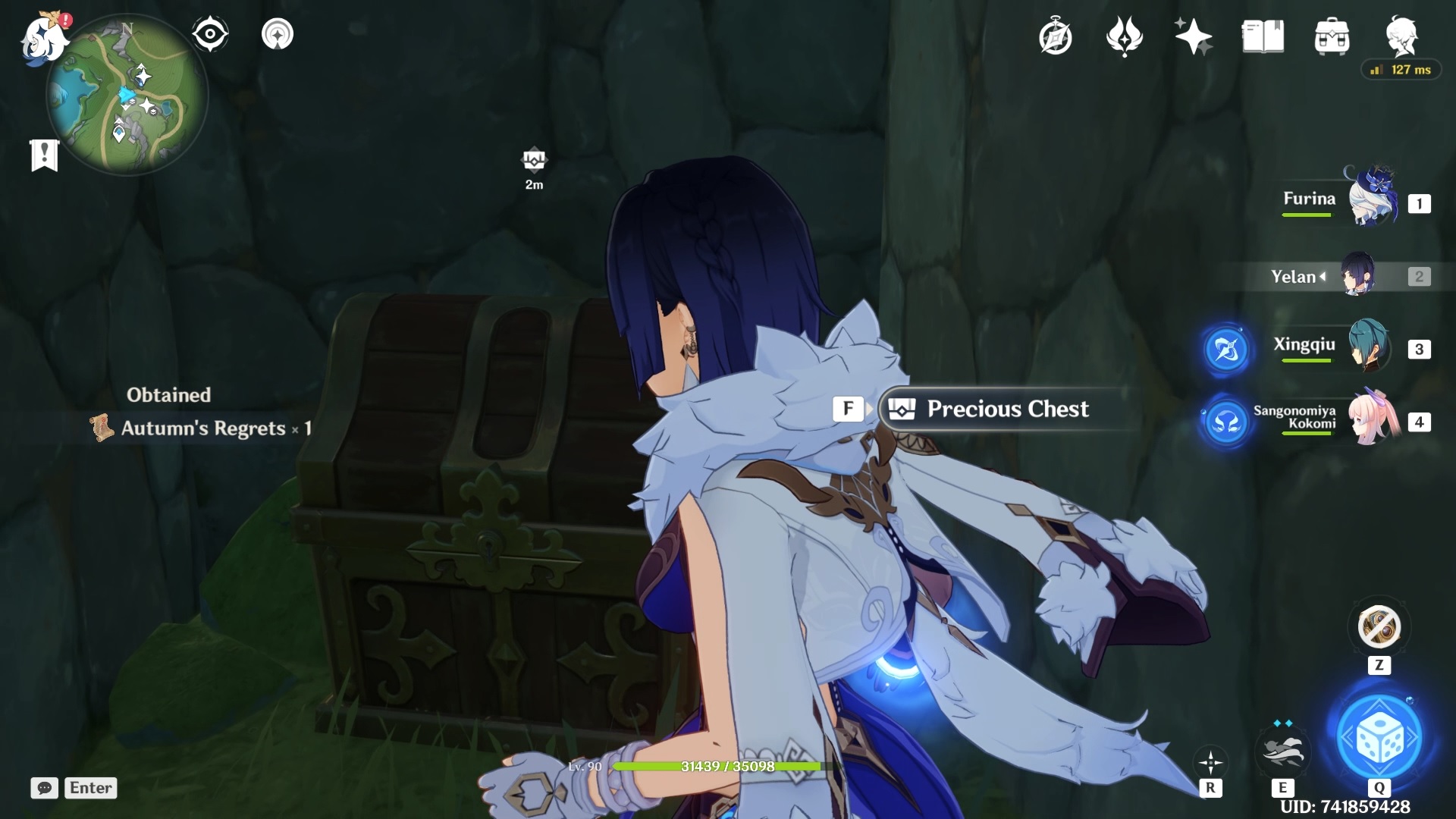Viewport: 1456px width, 819px height.
Task: Use Yelan's elemental skill icon
Action: (1282, 749)
